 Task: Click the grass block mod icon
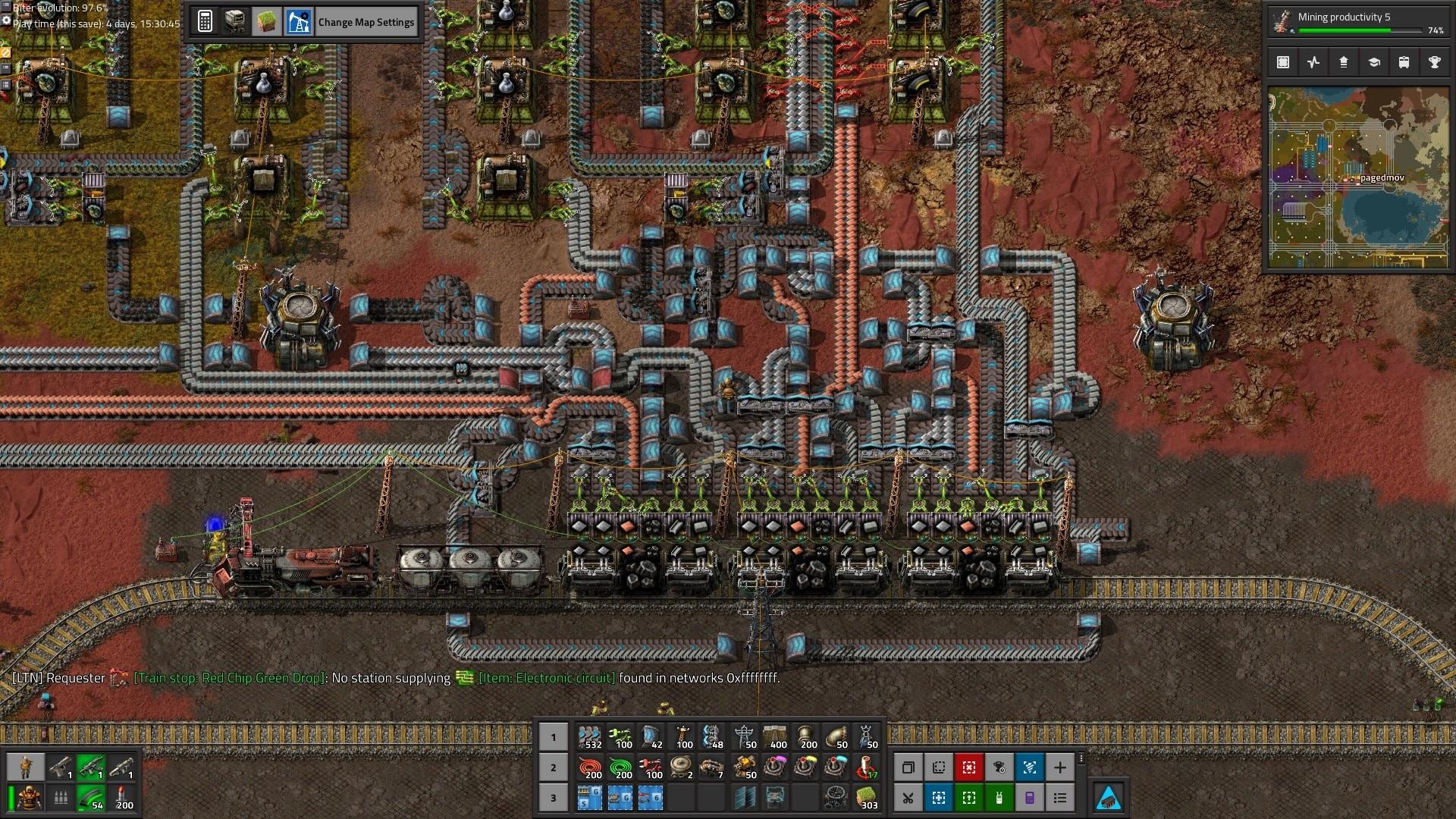[266, 22]
